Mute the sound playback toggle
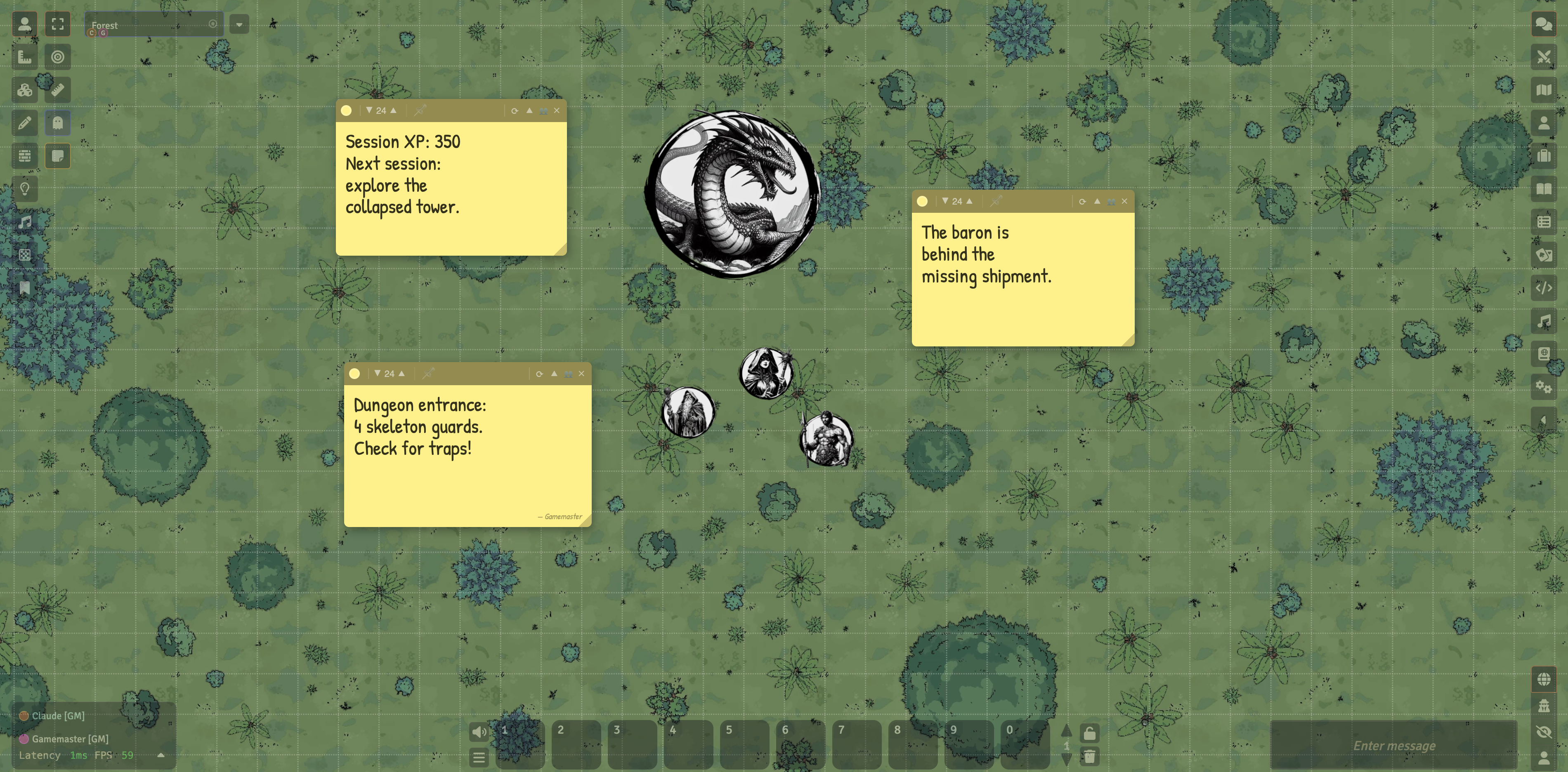Viewport: 1568px width, 772px height. pyautogui.click(x=478, y=732)
